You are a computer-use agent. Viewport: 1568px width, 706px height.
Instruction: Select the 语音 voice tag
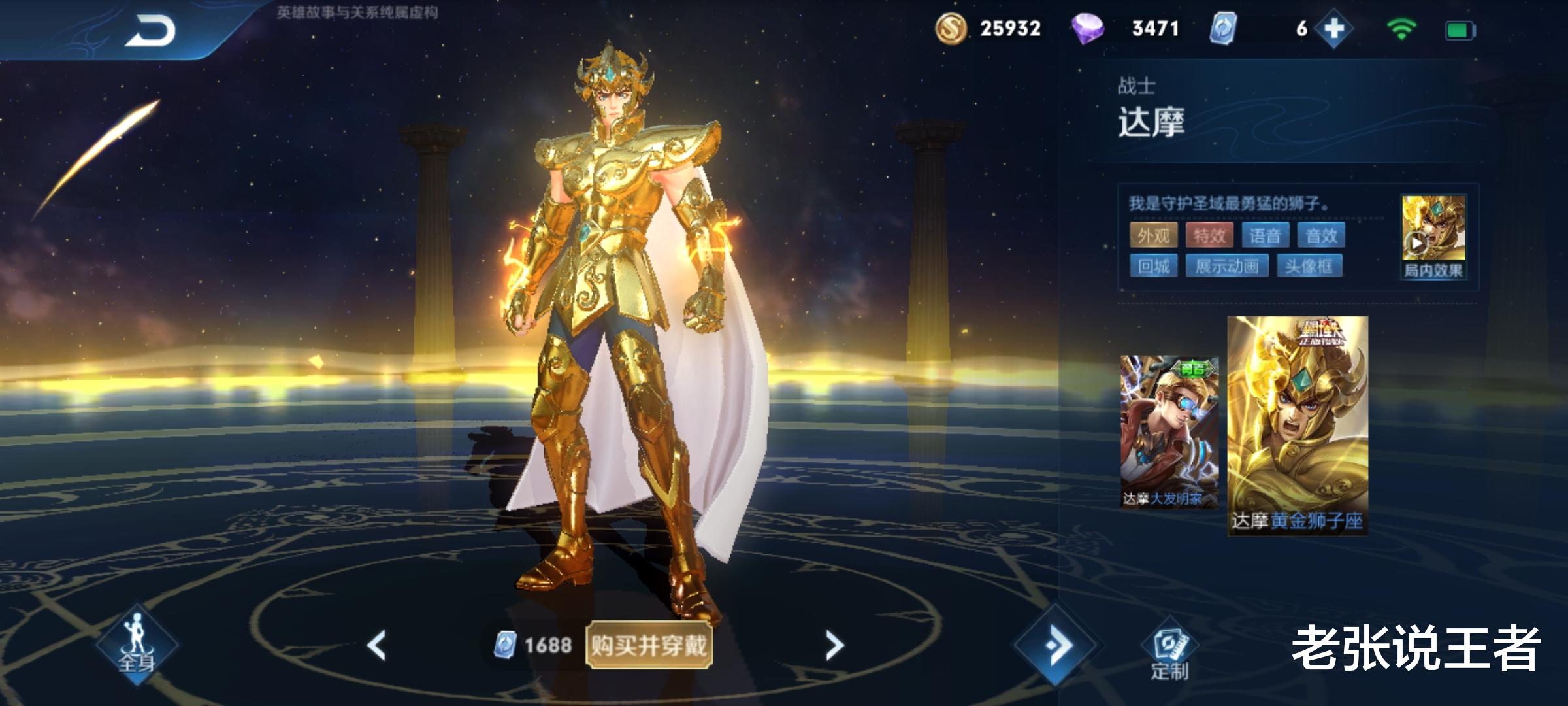click(1265, 235)
